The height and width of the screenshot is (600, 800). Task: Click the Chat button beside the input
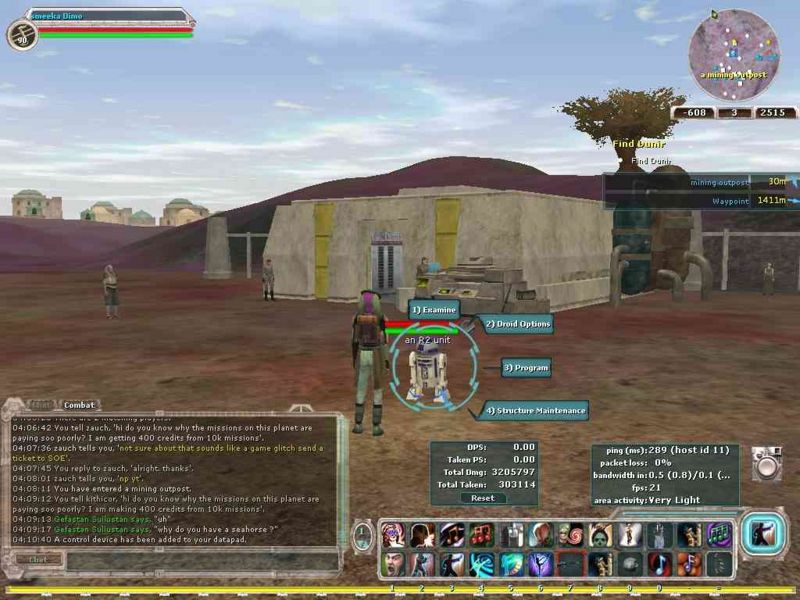click(37, 559)
